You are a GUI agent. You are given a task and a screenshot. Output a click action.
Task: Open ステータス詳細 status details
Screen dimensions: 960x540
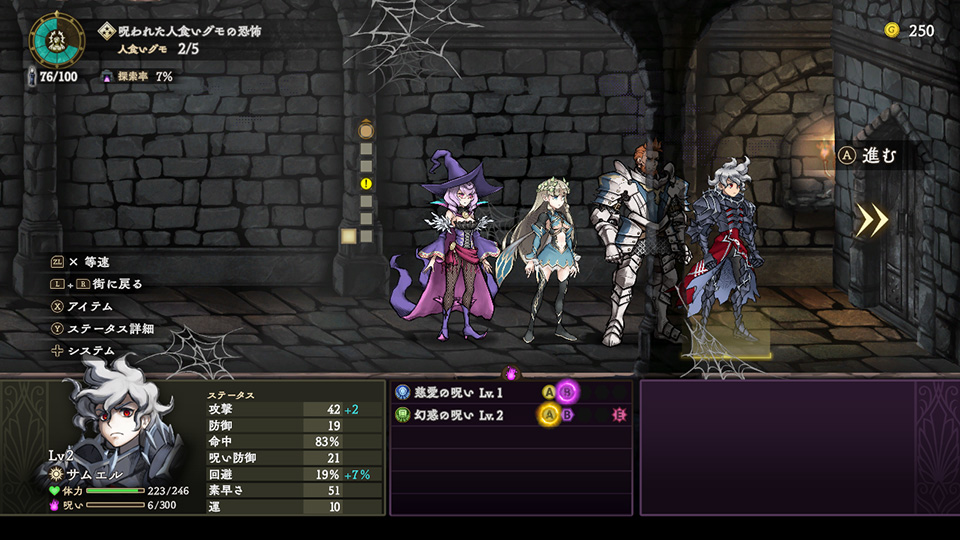[110, 328]
